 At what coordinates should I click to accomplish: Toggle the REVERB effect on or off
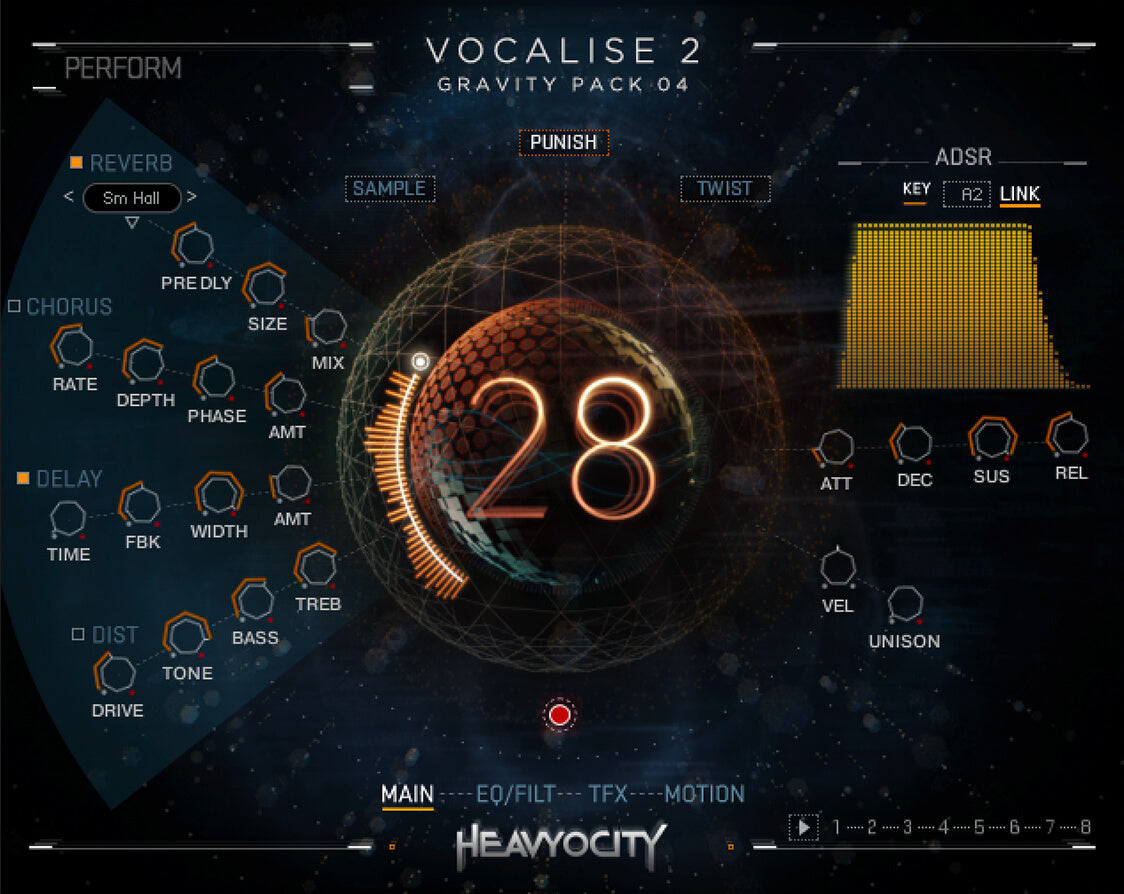tap(76, 163)
